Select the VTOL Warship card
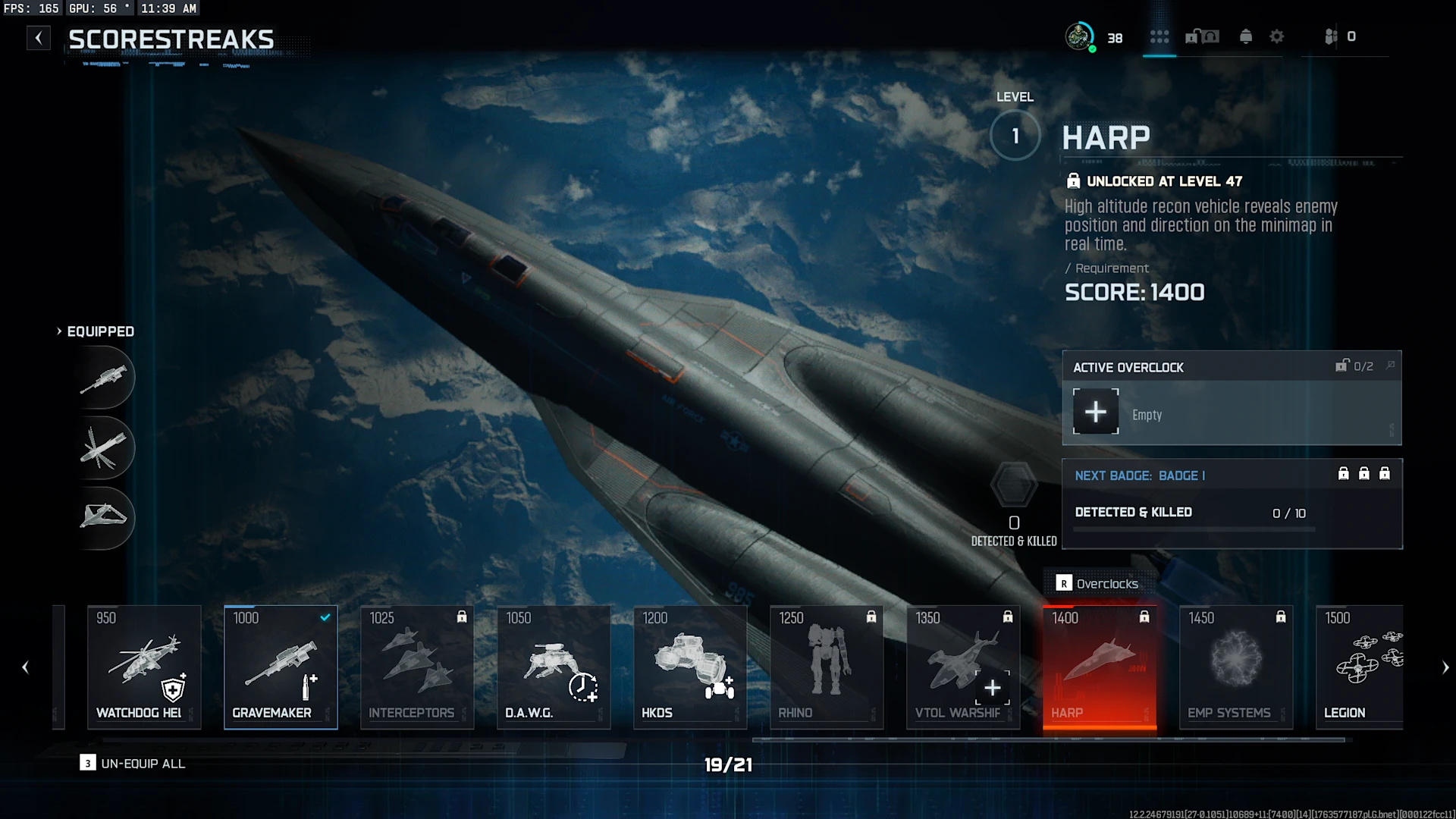The width and height of the screenshot is (1456, 819). pos(963,667)
